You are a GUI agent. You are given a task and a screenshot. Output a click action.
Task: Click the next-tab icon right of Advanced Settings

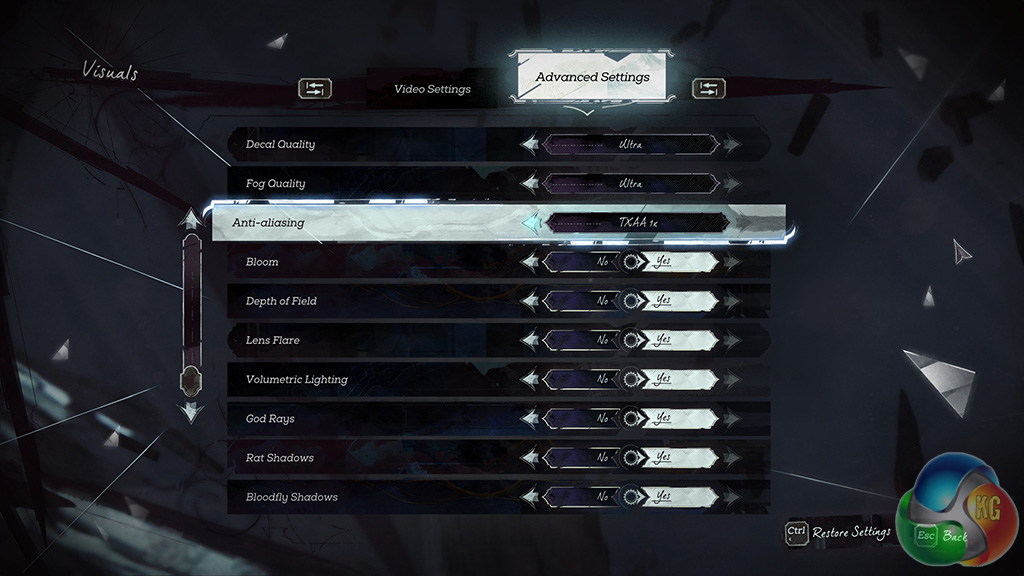click(708, 89)
